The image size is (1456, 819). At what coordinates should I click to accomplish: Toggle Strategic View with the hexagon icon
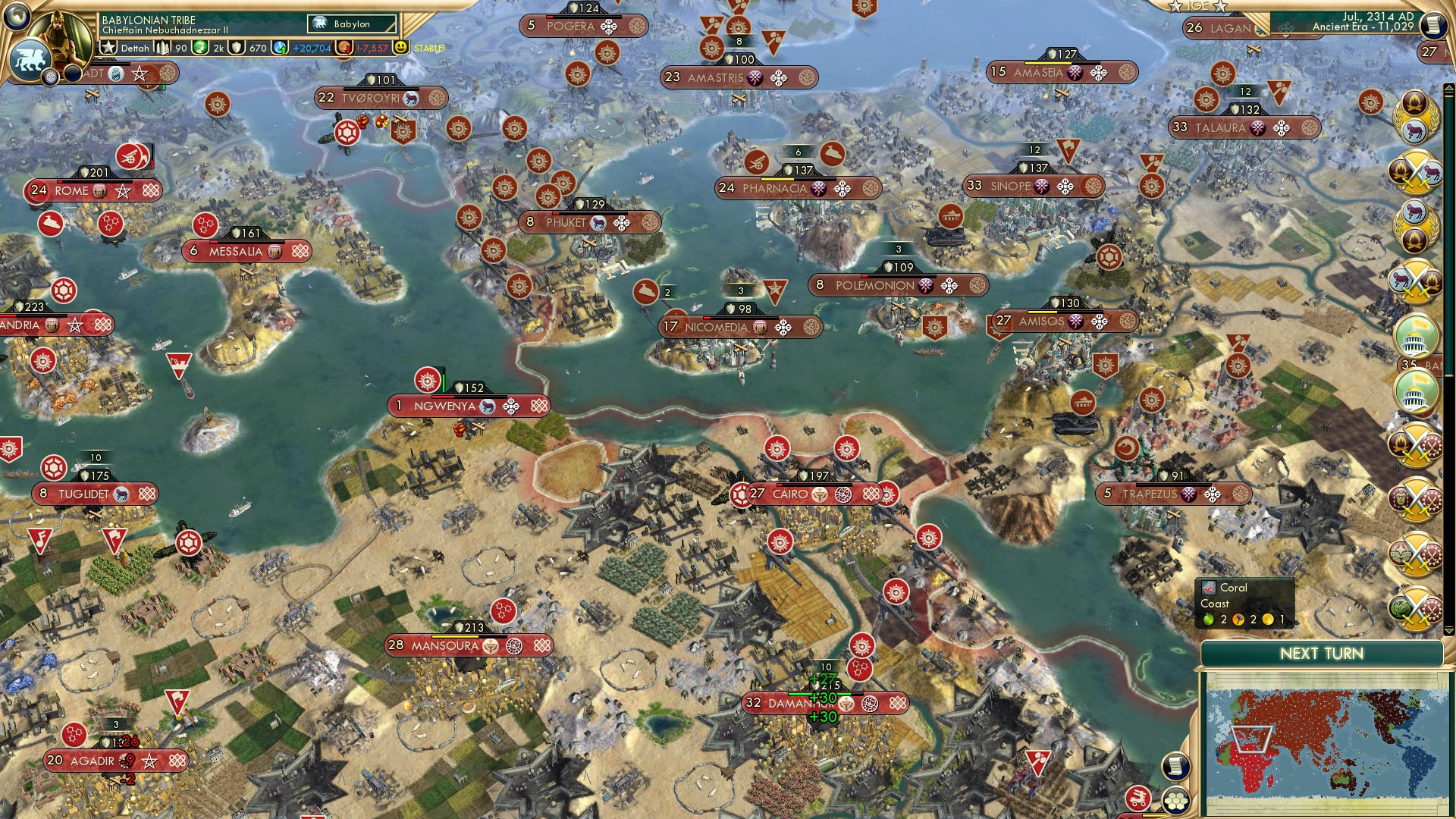coord(1175,802)
